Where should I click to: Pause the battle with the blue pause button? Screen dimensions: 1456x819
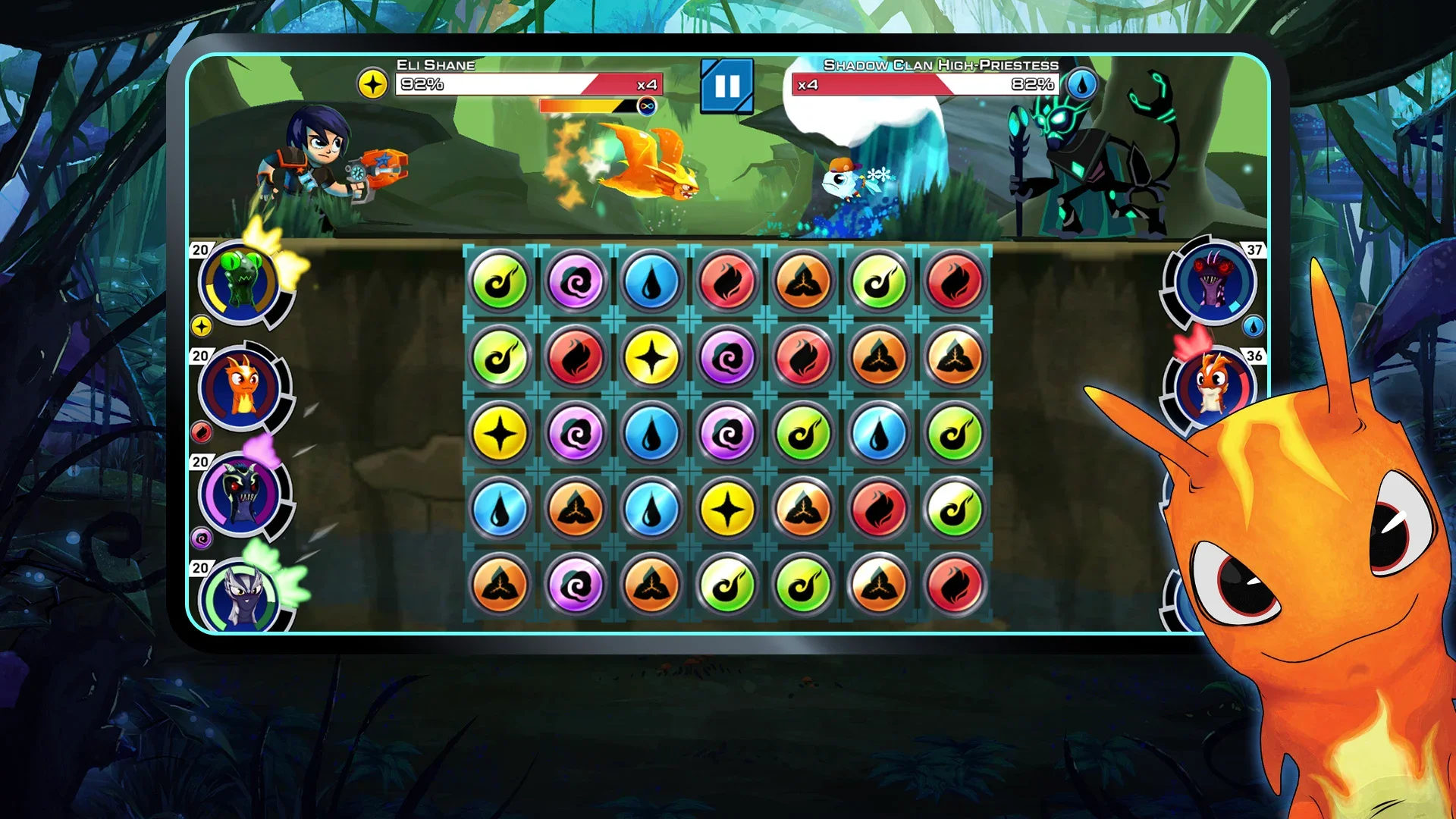point(726,86)
